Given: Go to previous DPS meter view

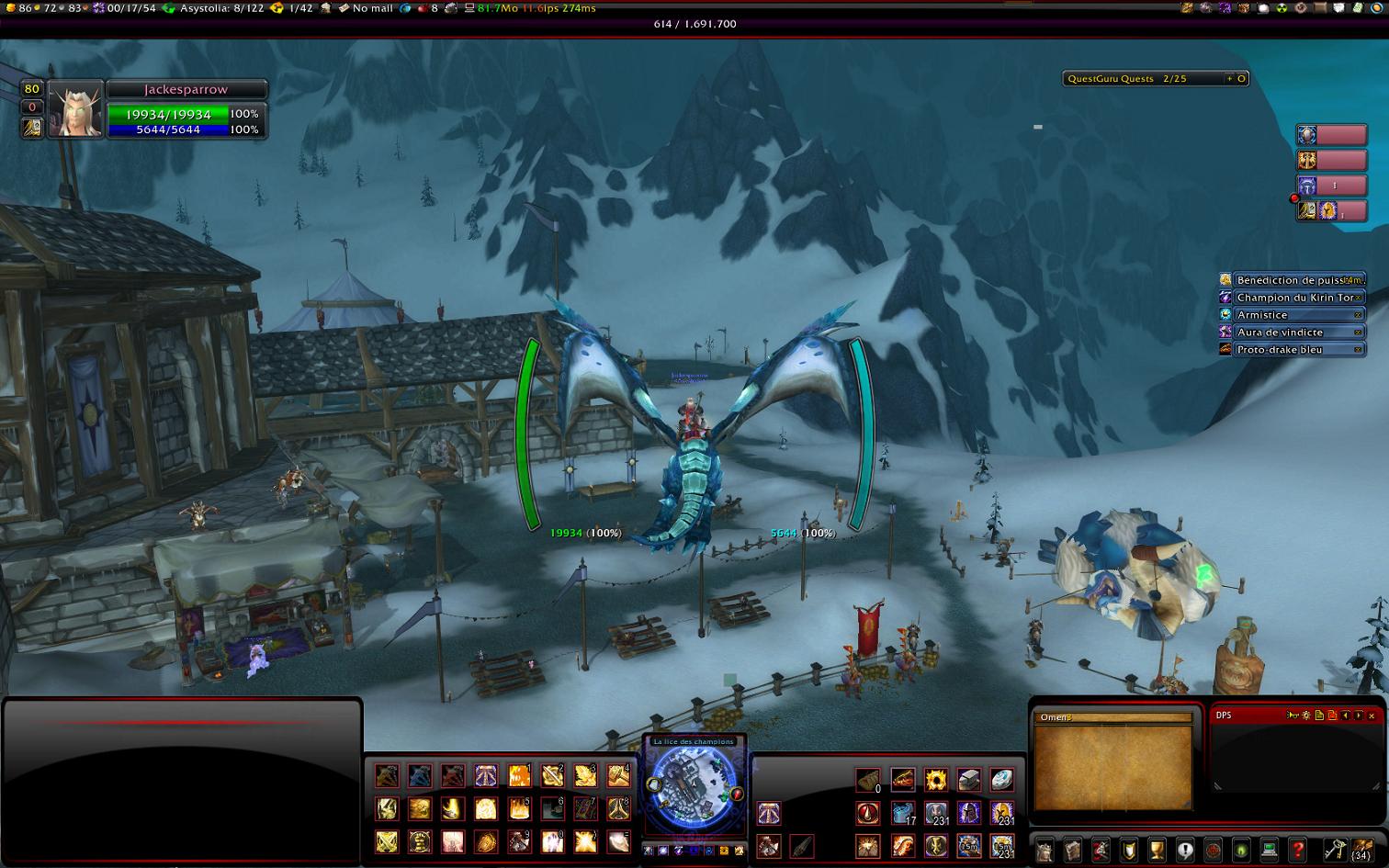Looking at the screenshot, I should click(1346, 716).
